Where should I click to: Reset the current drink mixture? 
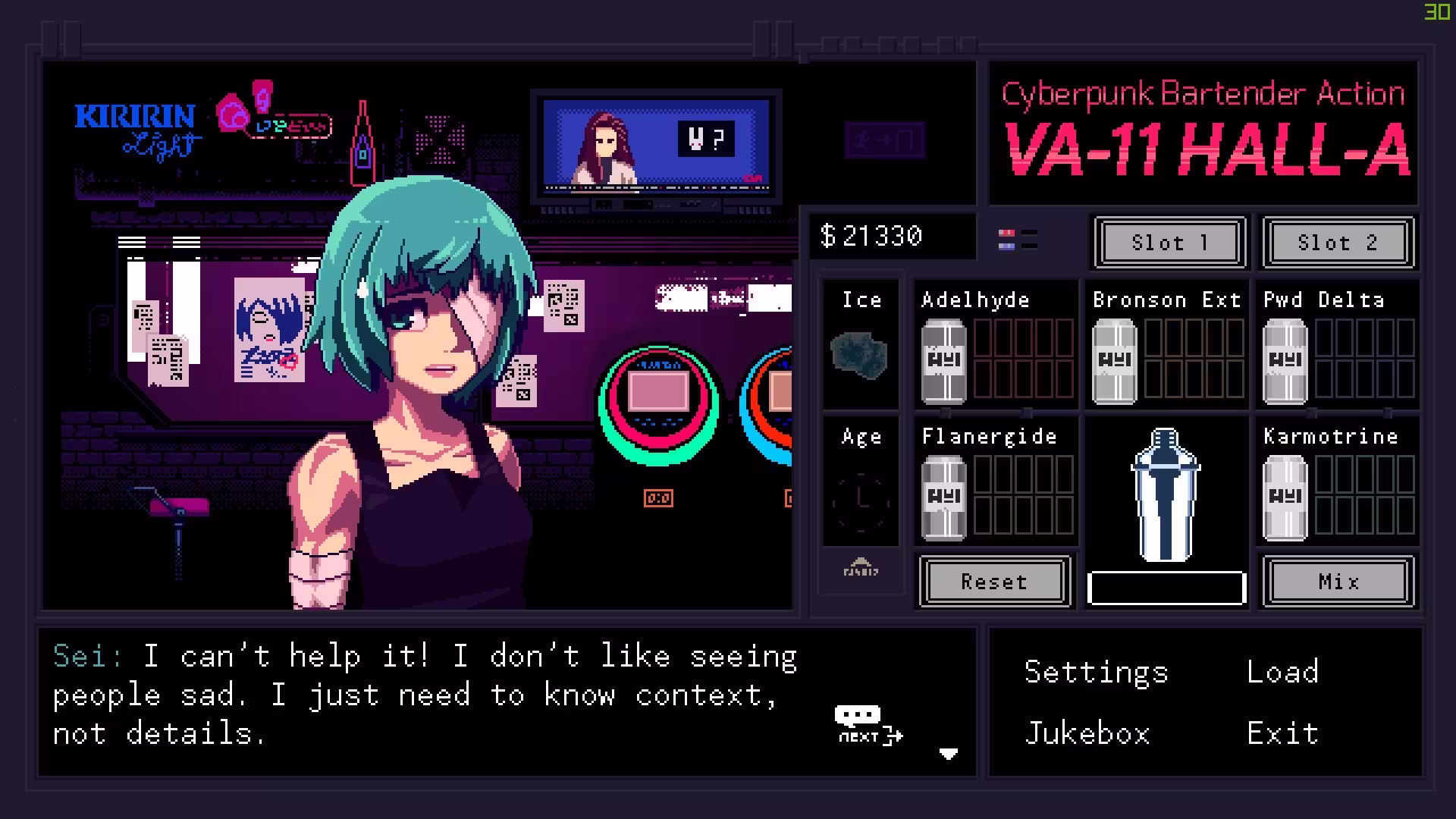click(994, 582)
